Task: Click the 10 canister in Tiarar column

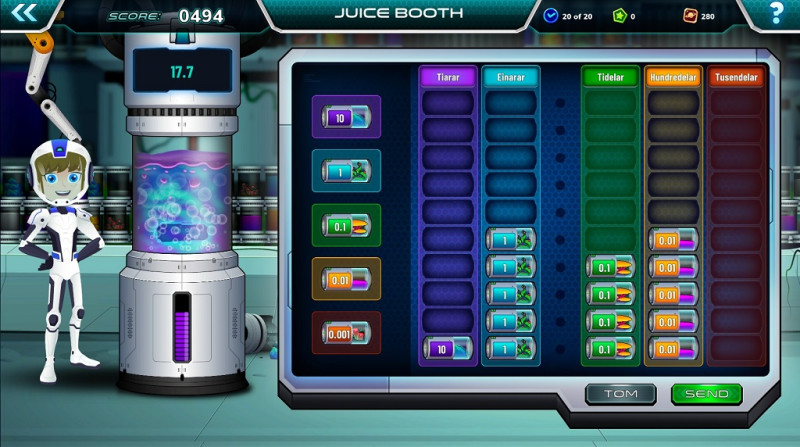Action: click(x=447, y=348)
